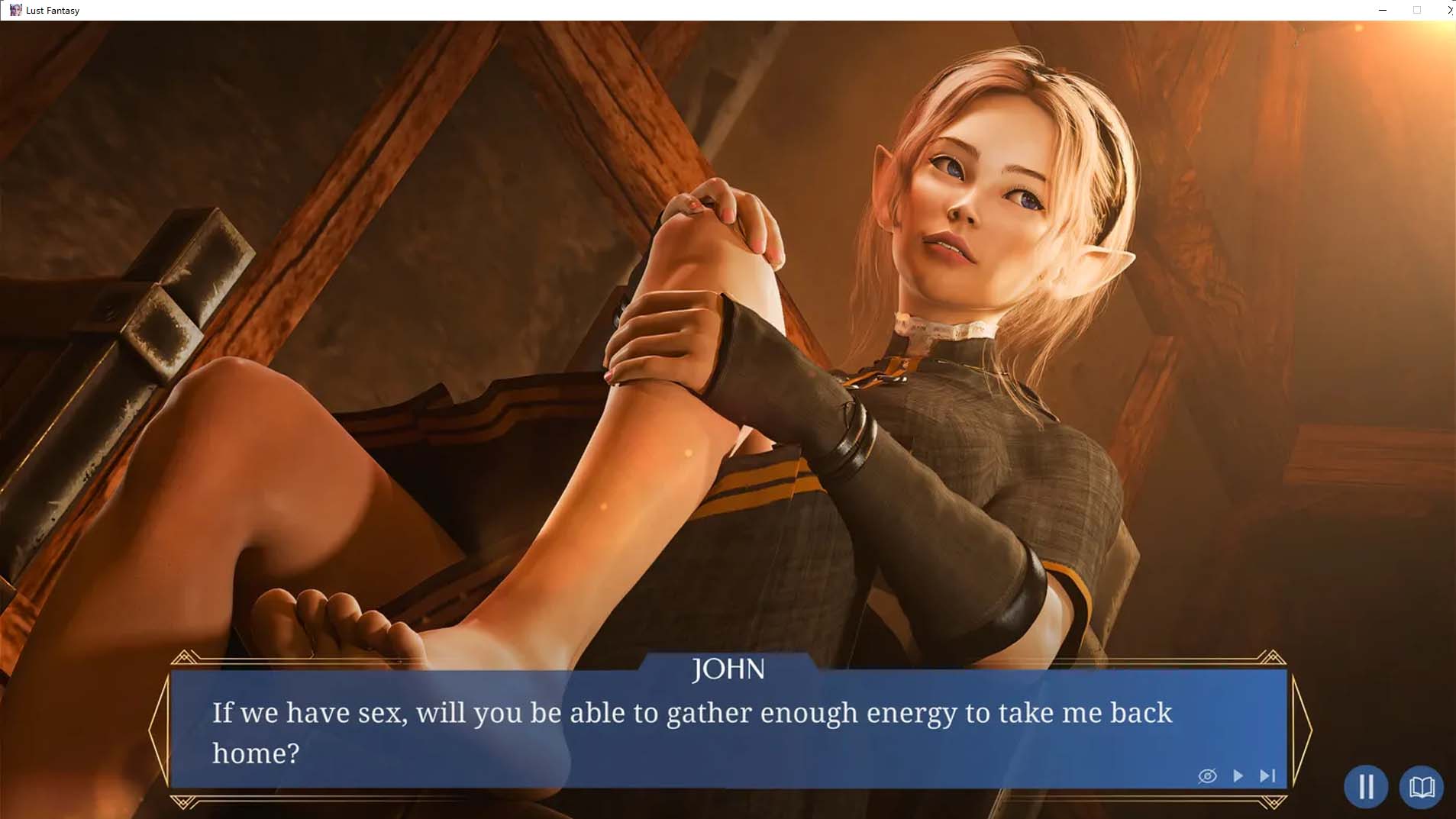Image resolution: width=1456 pixels, height=819 pixels.
Task: Minimize the Lust Fantasy window
Action: pos(1383,10)
